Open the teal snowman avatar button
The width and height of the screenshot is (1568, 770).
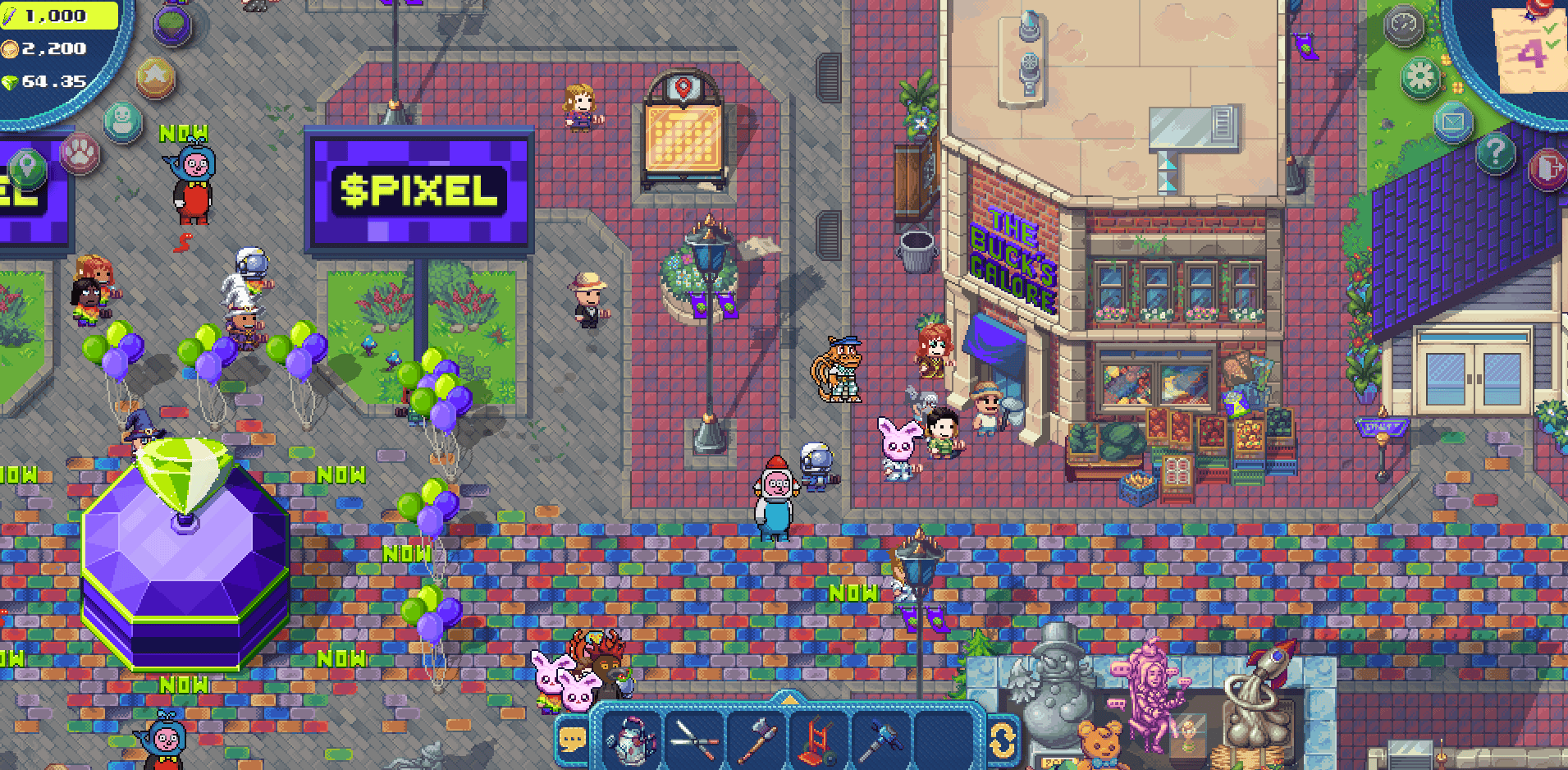pyautogui.click(x=123, y=121)
